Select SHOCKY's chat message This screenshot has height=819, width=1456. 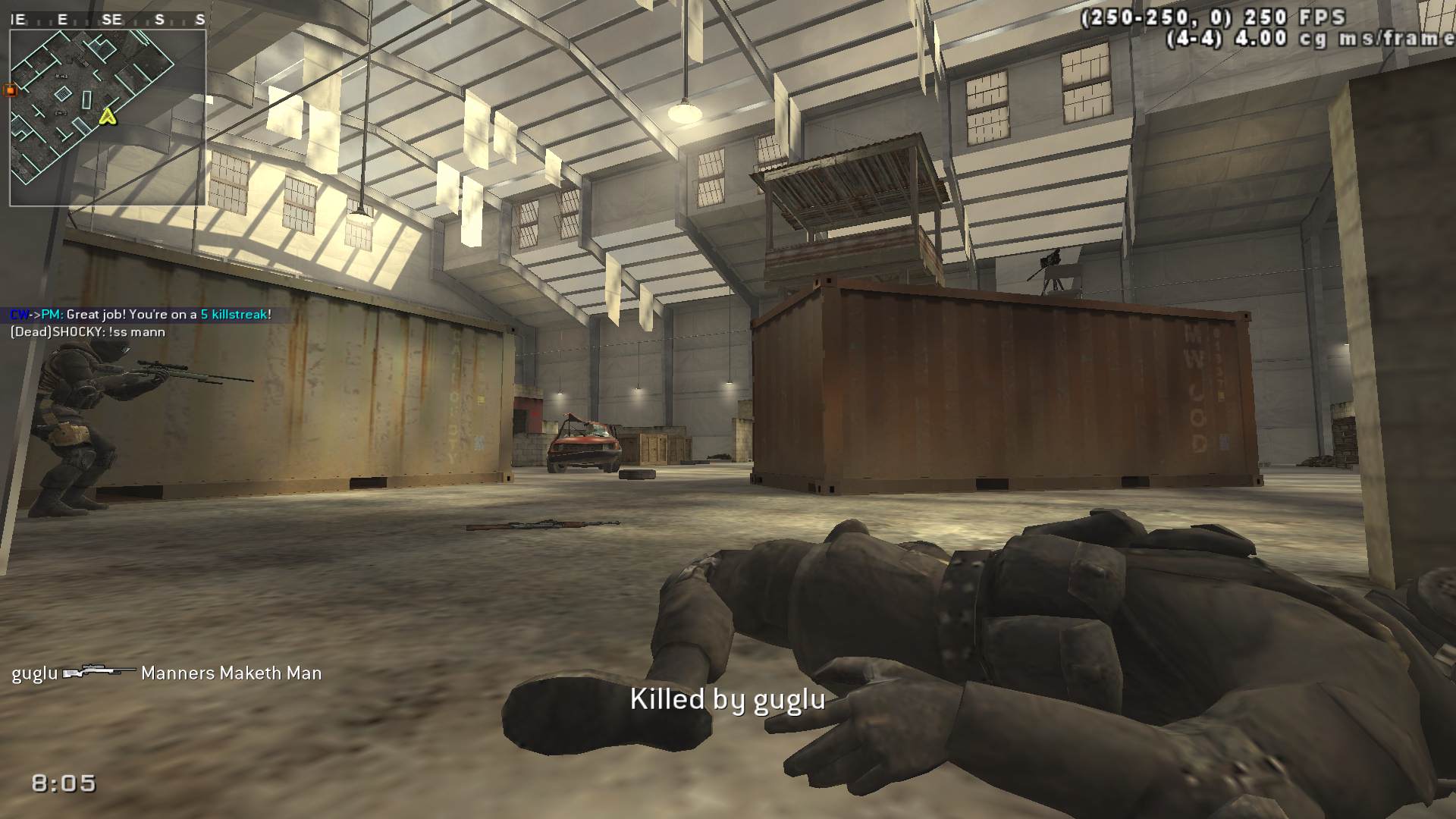pyautogui.click(x=87, y=331)
